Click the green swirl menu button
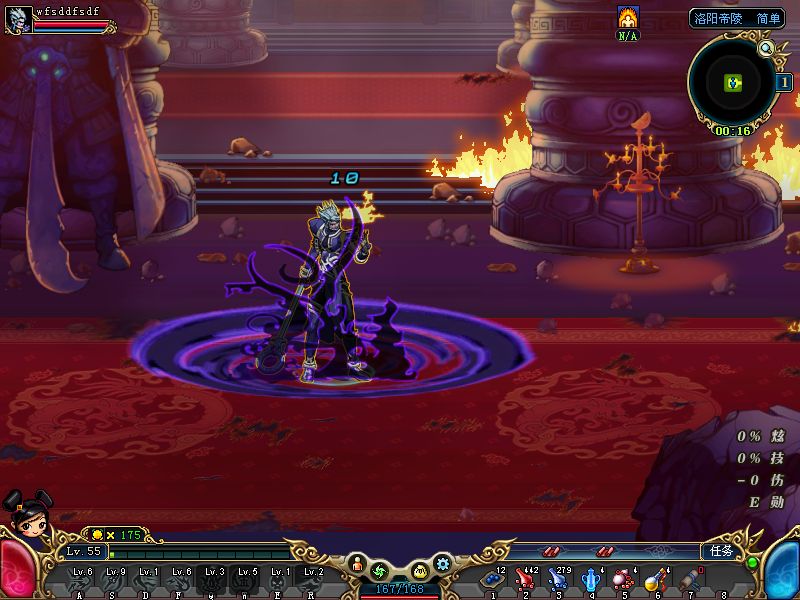This screenshot has height=600, width=800. 379,571
